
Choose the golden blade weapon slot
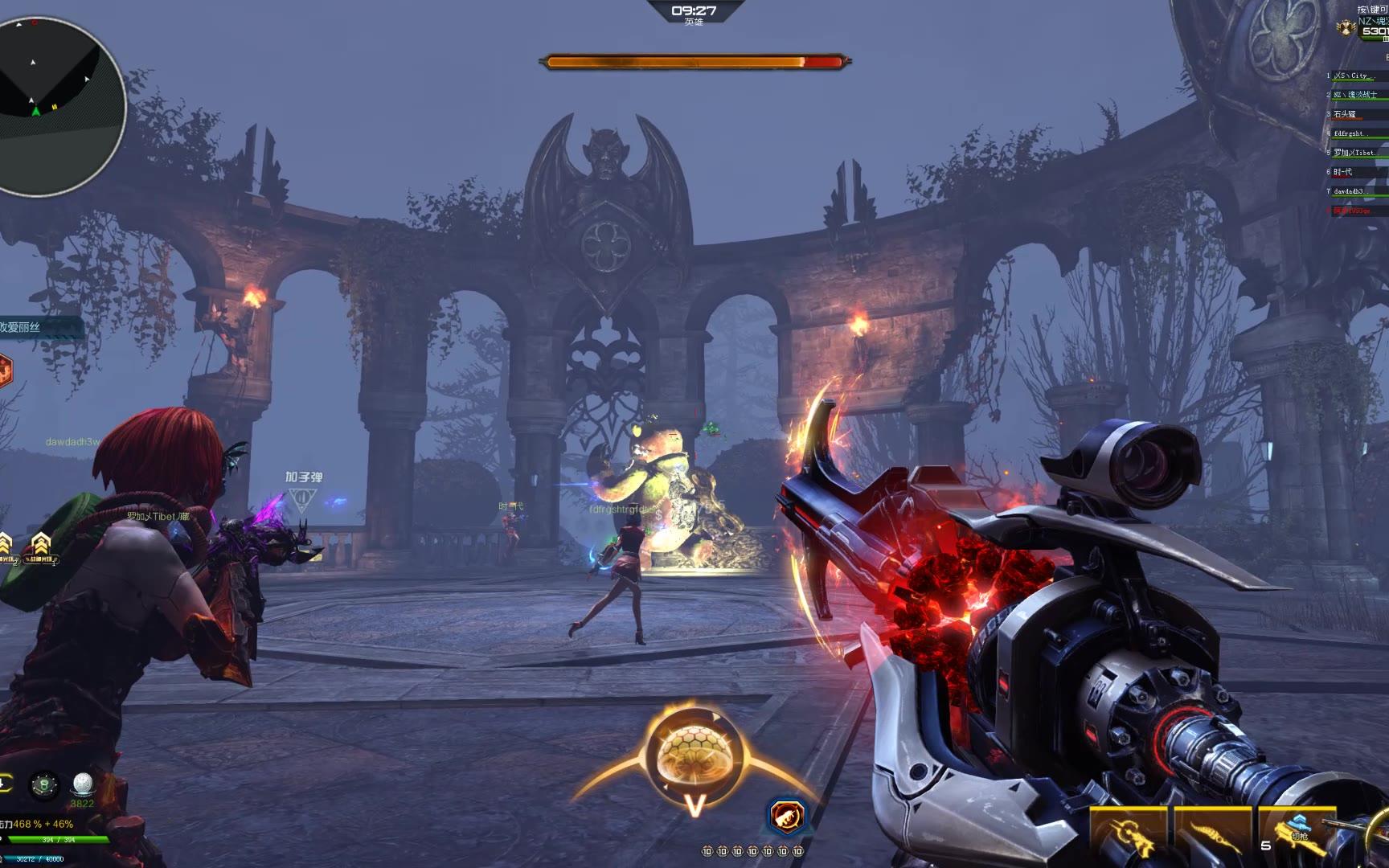click(1212, 836)
